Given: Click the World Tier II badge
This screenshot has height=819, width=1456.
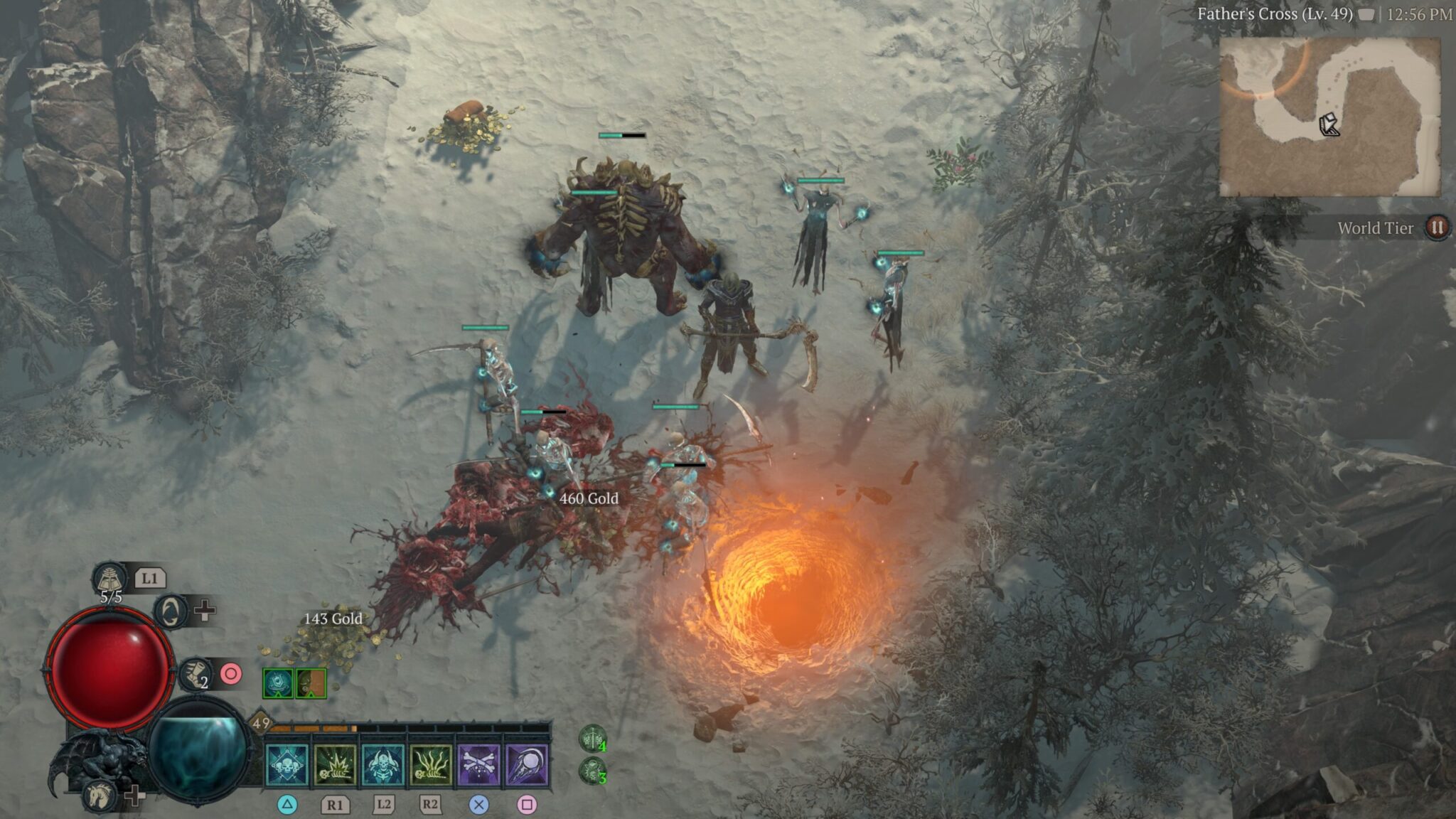Looking at the screenshot, I should coord(1437,227).
